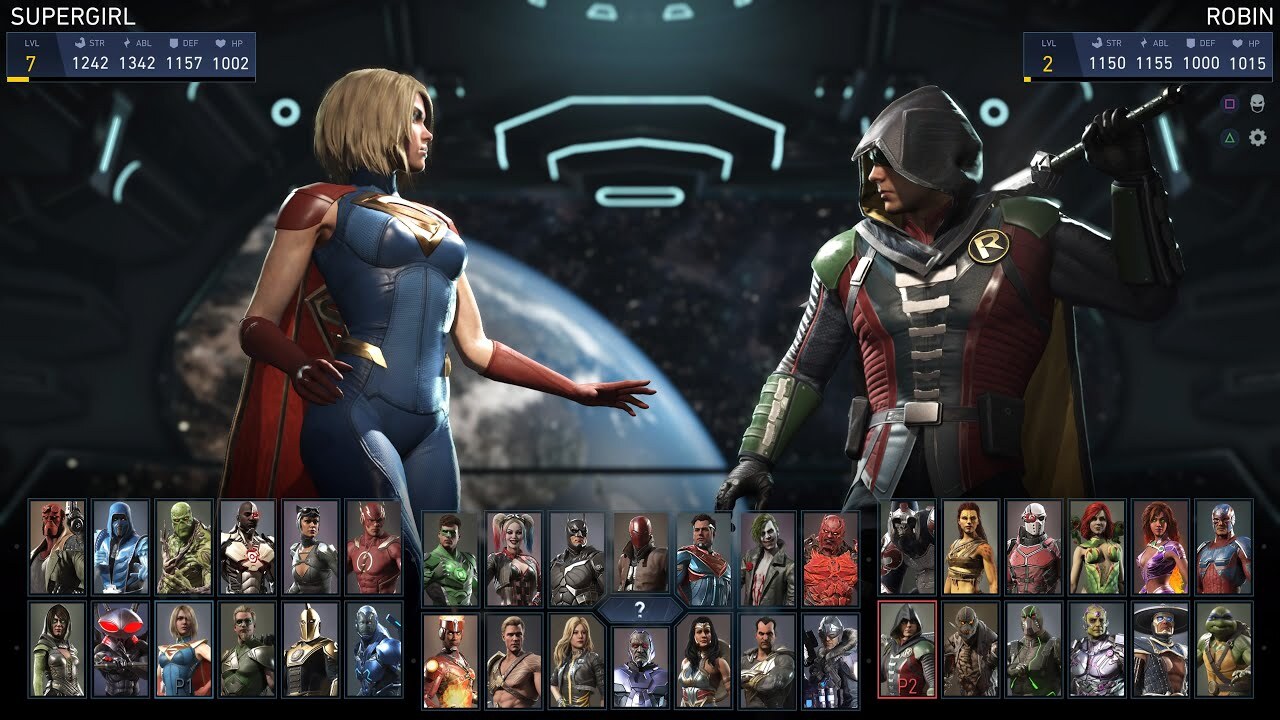Screen dimensions: 1280x720
Task: Choose Sub-Zero's character portrait
Action: pyautogui.click(x=120, y=547)
